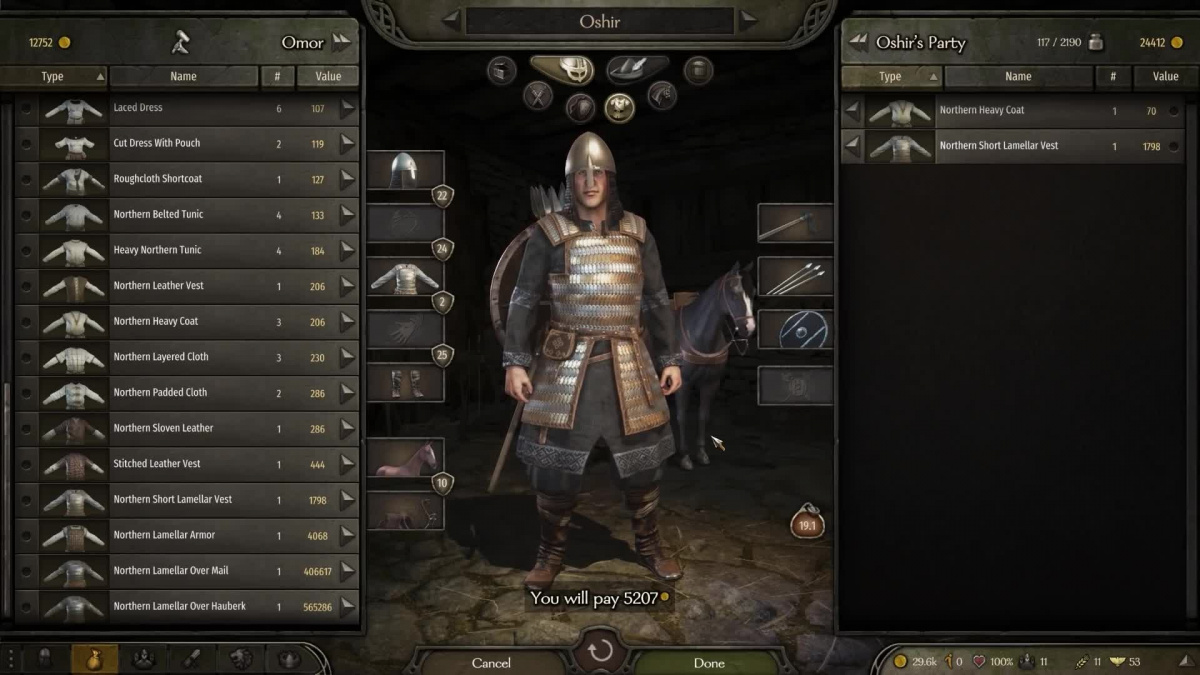Open the equipped body armor slot
1200x675 pixels.
pos(405,277)
